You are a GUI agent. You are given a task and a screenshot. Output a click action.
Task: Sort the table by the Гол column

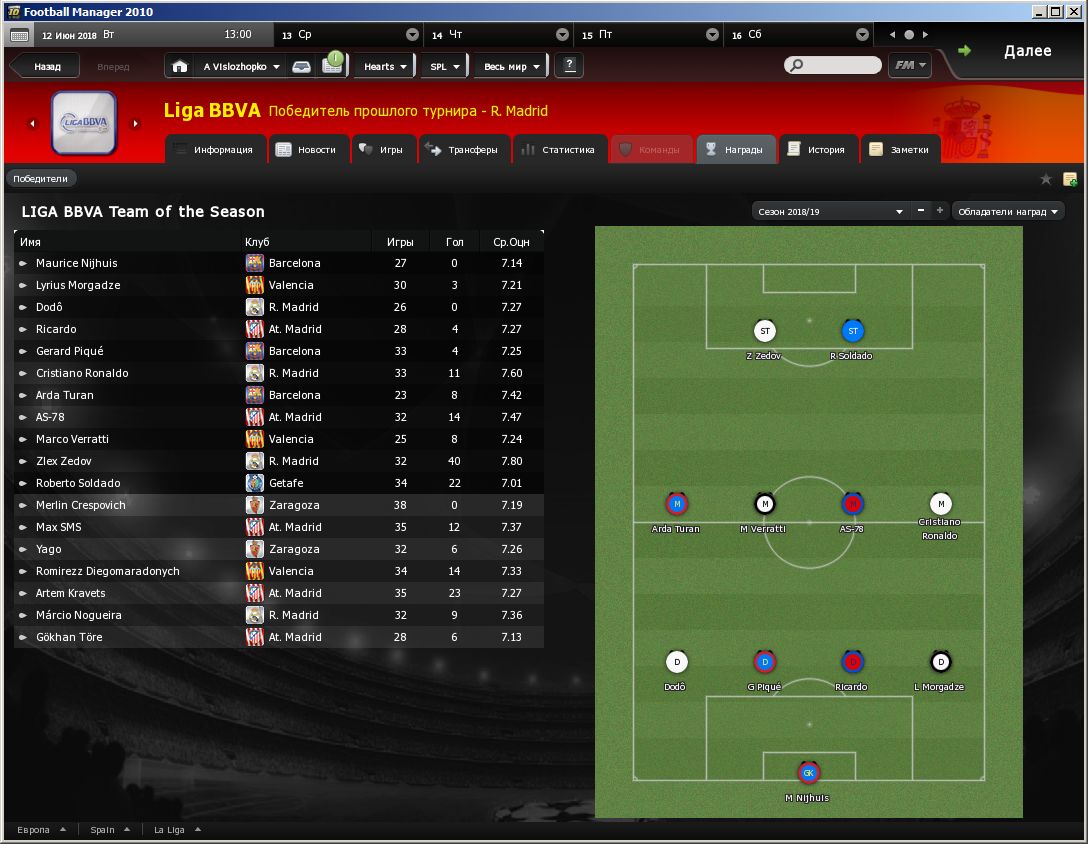454,242
